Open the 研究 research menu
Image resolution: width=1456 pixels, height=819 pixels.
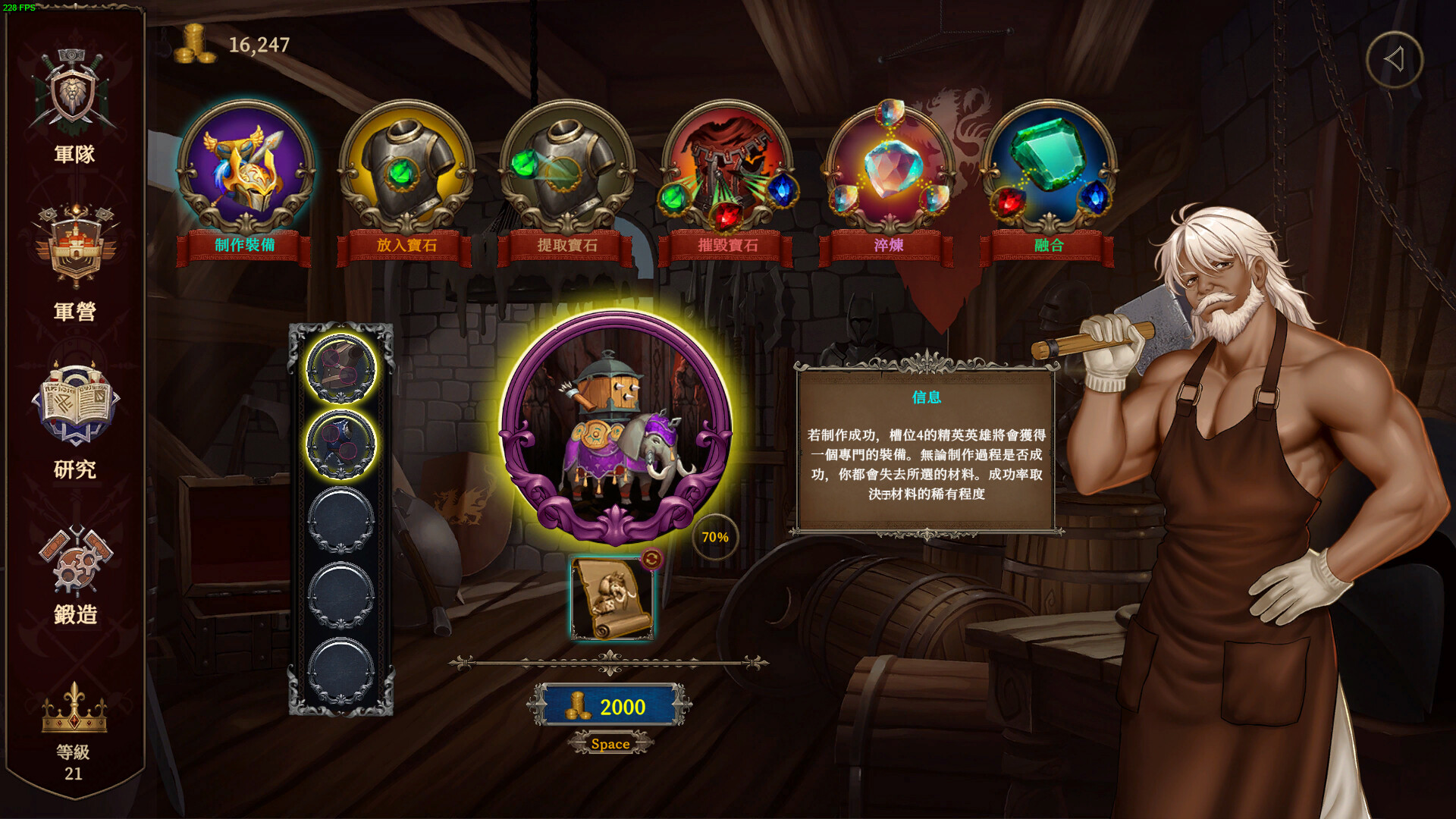click(x=74, y=419)
